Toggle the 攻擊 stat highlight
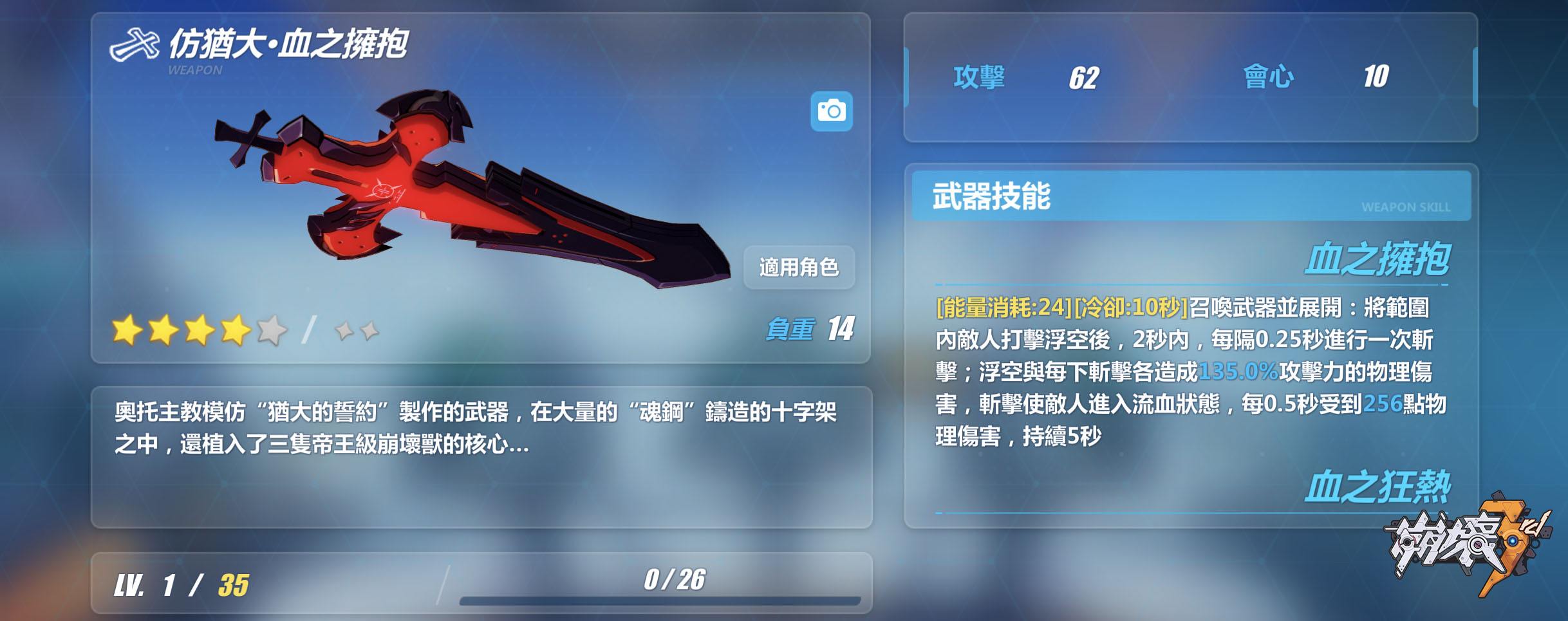Screen dimensions: 1568x621 click(978, 75)
